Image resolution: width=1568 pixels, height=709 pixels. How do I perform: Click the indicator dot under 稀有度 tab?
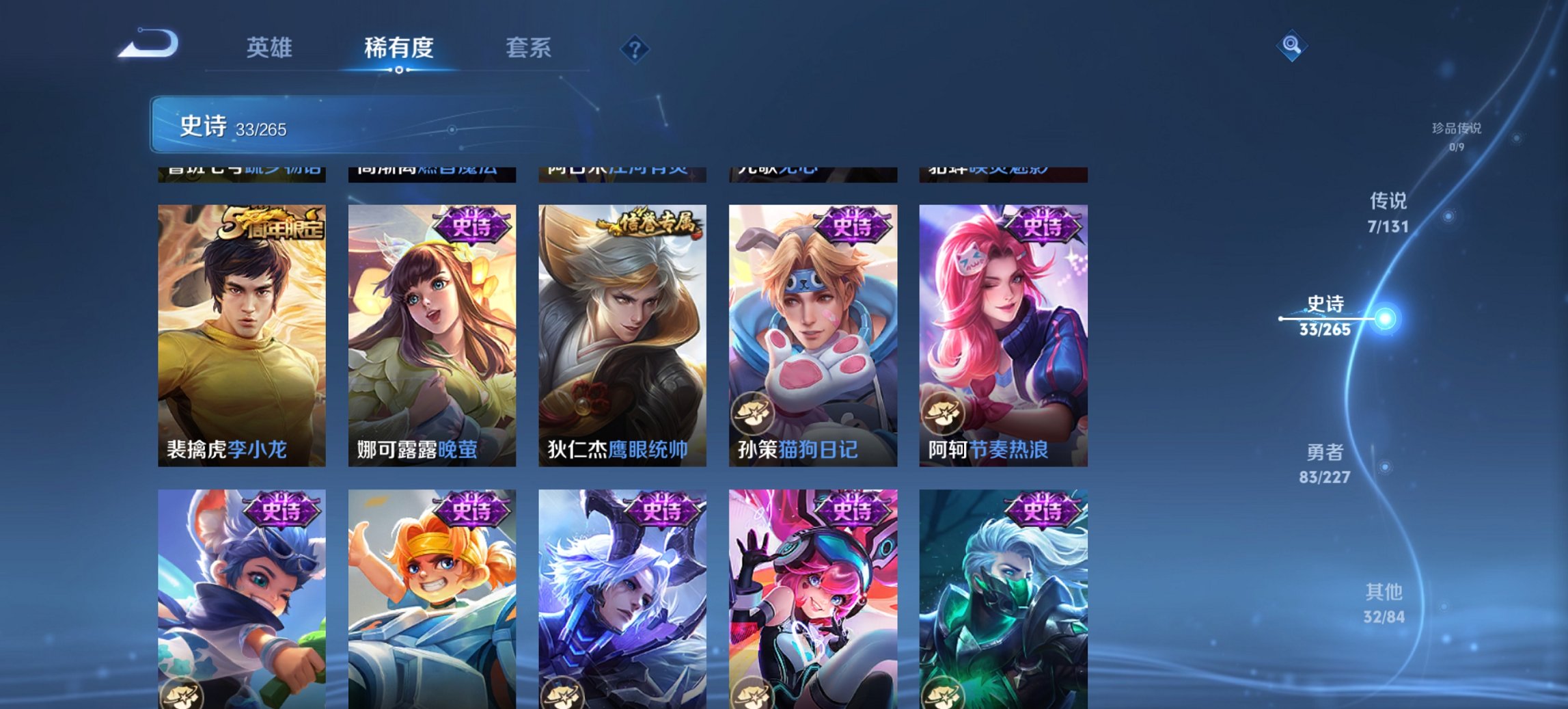(400, 69)
